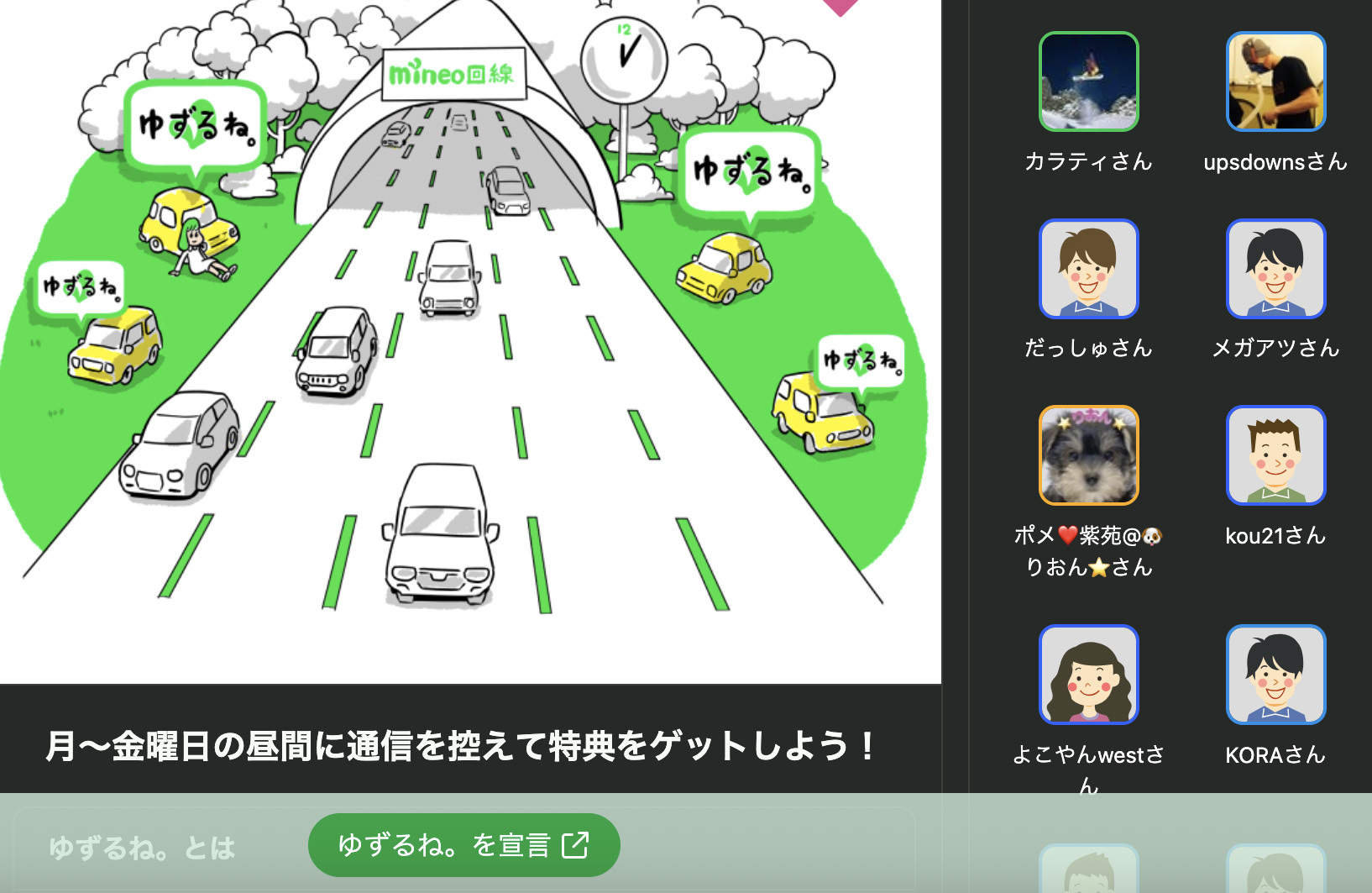View よこやんwestさん's profile avatar
The image size is (1372, 893).
tap(1088, 675)
